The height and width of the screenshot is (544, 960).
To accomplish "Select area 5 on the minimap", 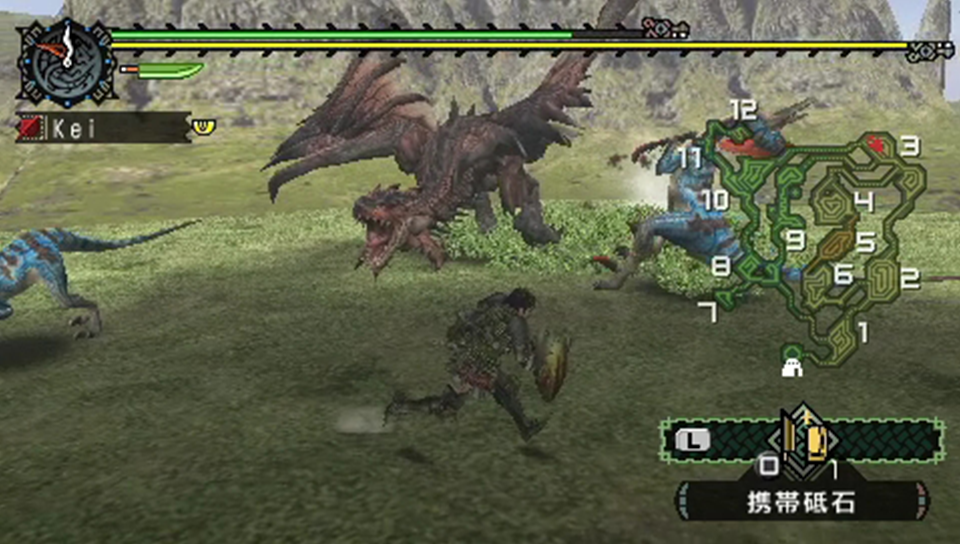I will 865,243.
